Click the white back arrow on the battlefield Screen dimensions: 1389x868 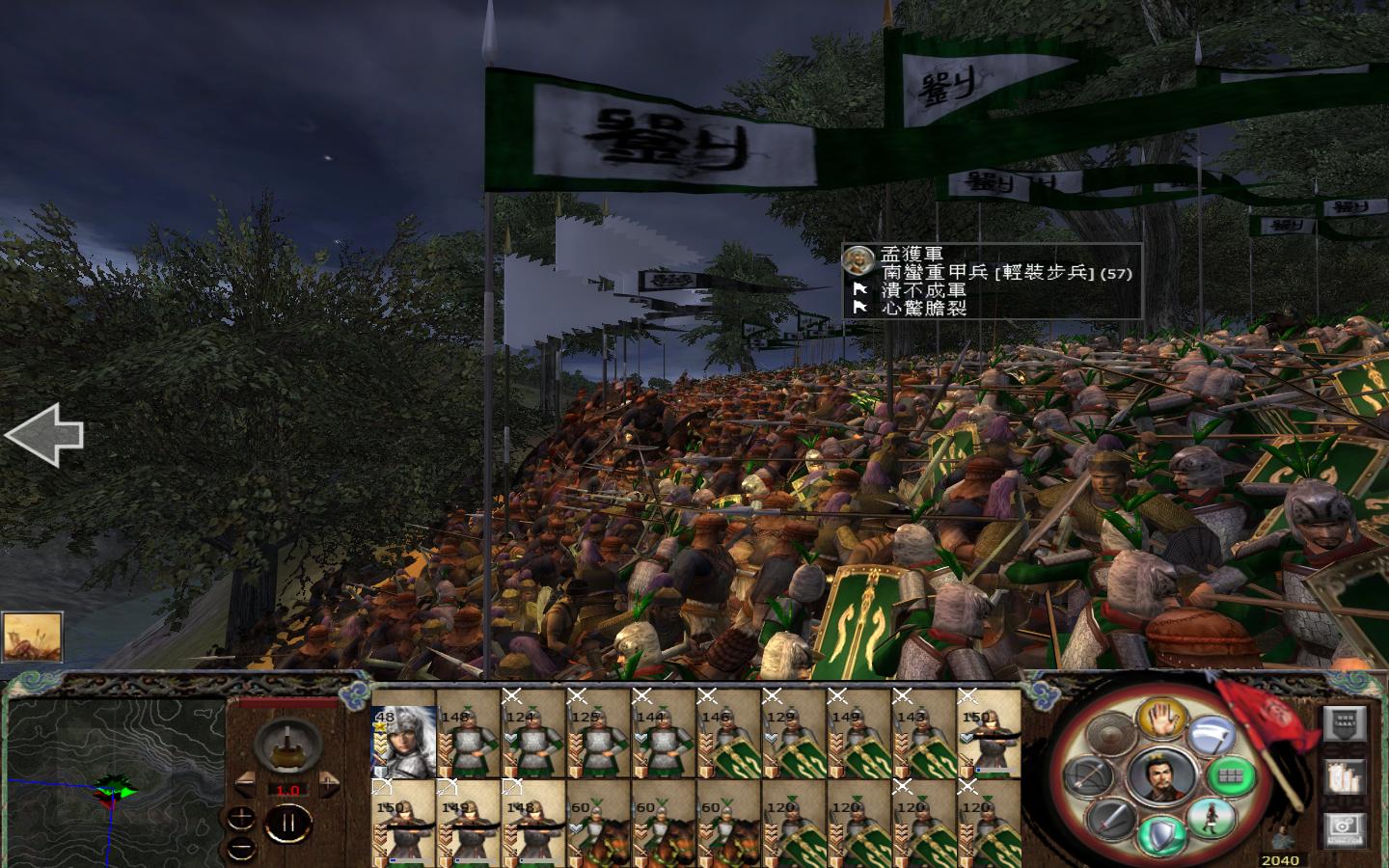click(44, 436)
